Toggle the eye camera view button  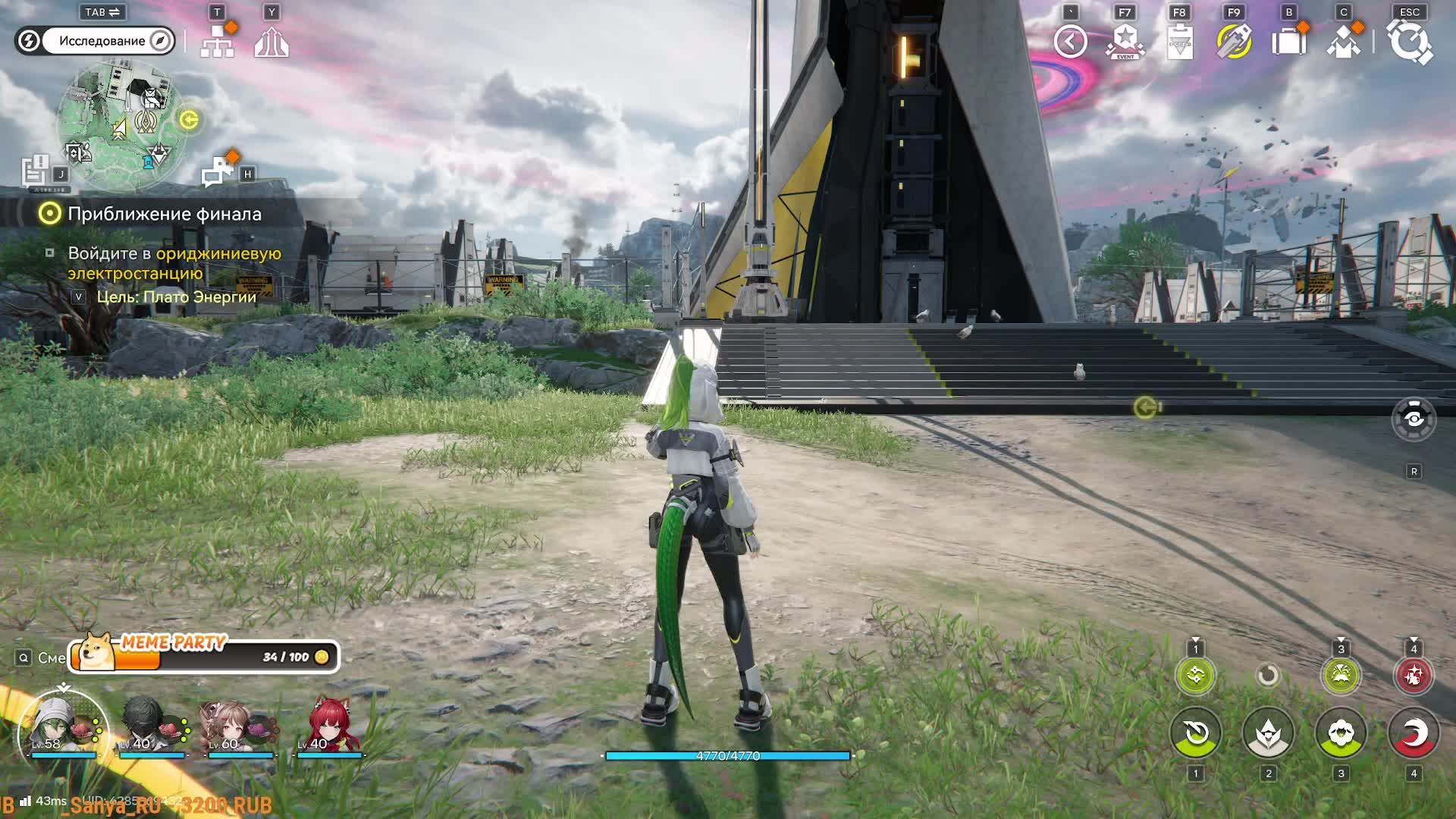1414,419
